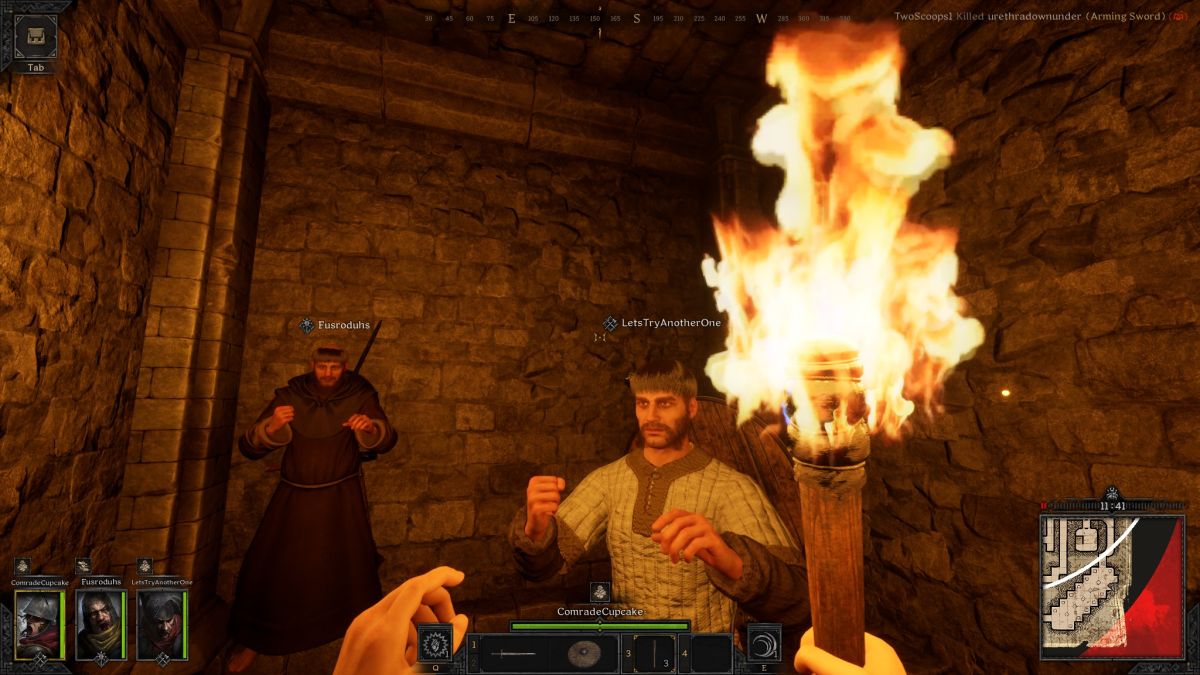The height and width of the screenshot is (675, 1200).
Task: Click the dungeon minimap
Action: click(x=1112, y=586)
